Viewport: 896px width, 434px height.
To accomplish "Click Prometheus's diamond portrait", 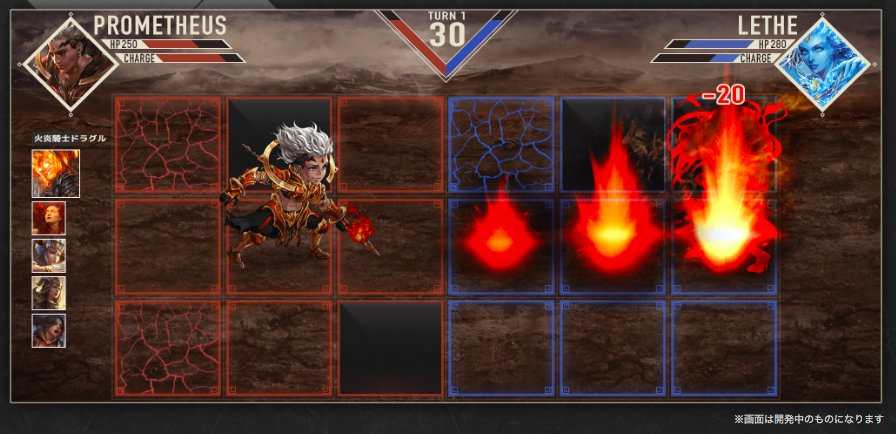I will click(55, 61).
